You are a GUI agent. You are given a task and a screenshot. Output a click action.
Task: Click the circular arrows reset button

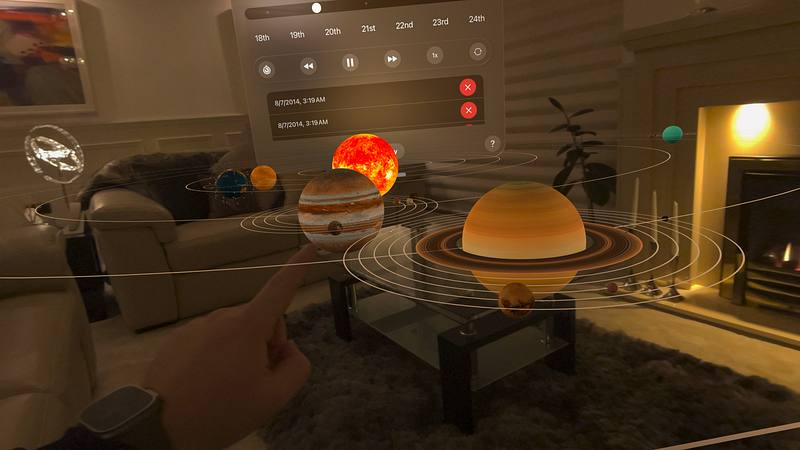[477, 51]
